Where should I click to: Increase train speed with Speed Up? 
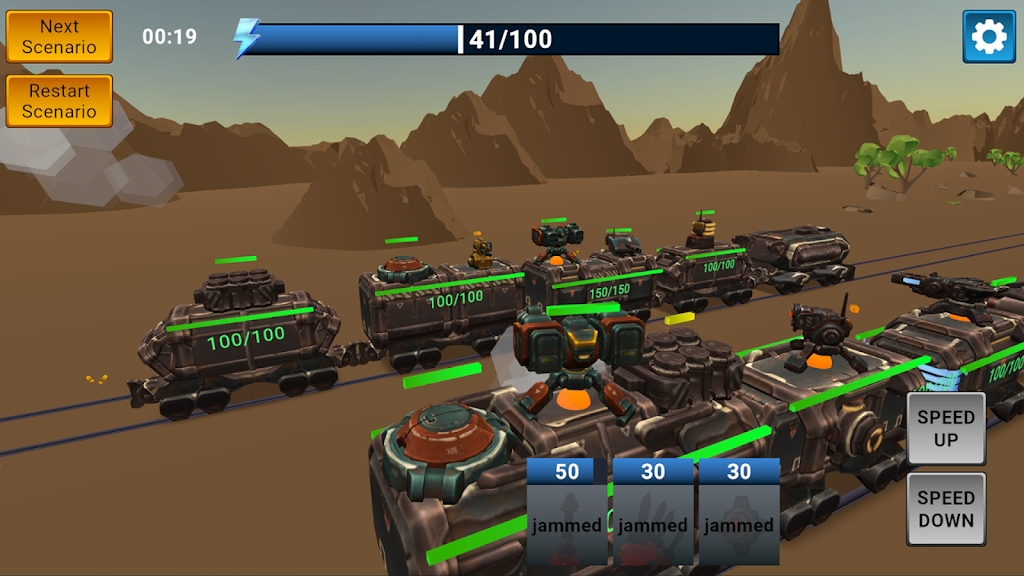(945, 428)
